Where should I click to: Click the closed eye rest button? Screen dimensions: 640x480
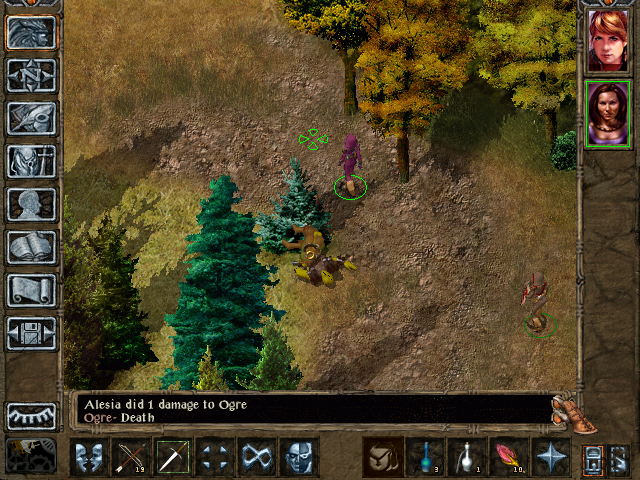point(31,415)
